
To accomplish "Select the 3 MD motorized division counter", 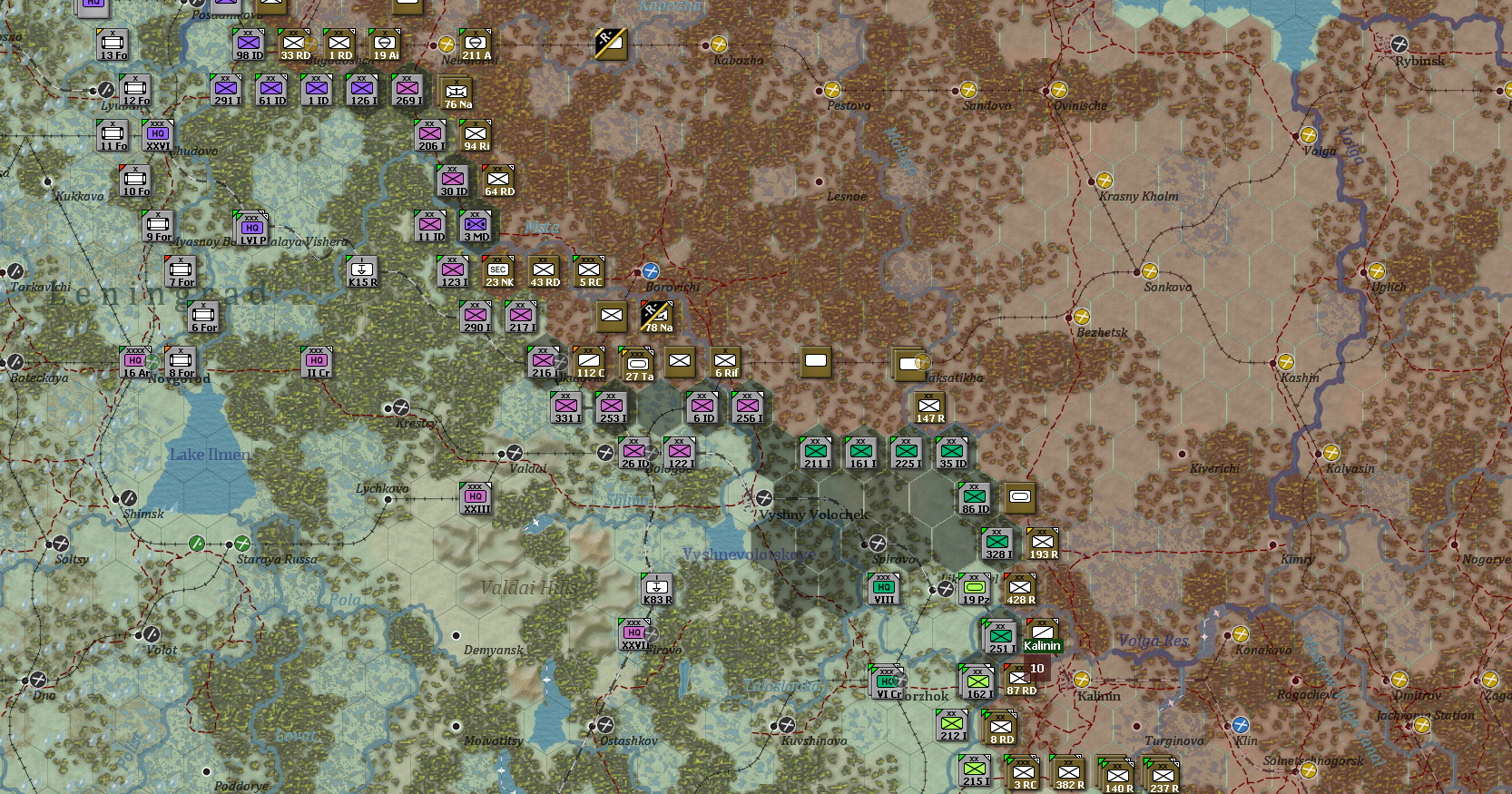I will (x=474, y=225).
